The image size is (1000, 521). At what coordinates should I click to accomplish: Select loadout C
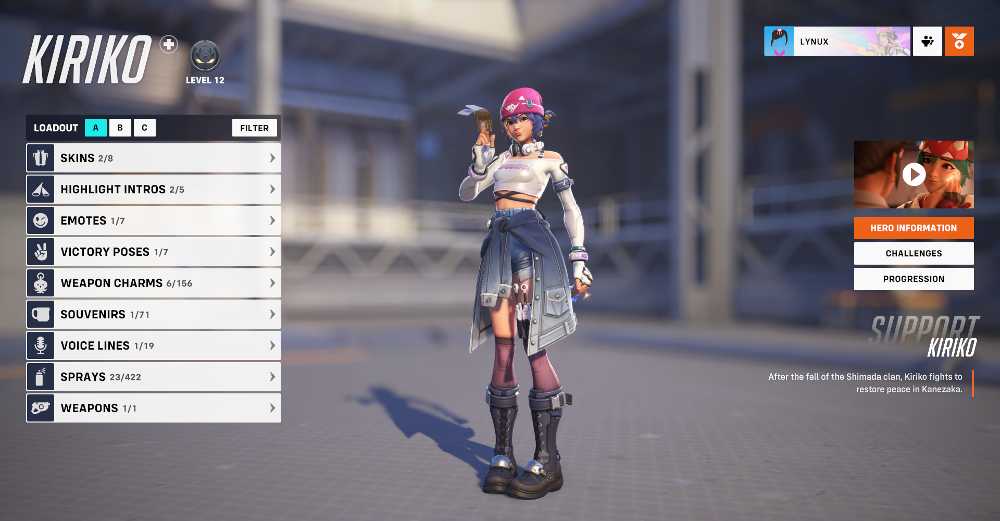pos(144,128)
